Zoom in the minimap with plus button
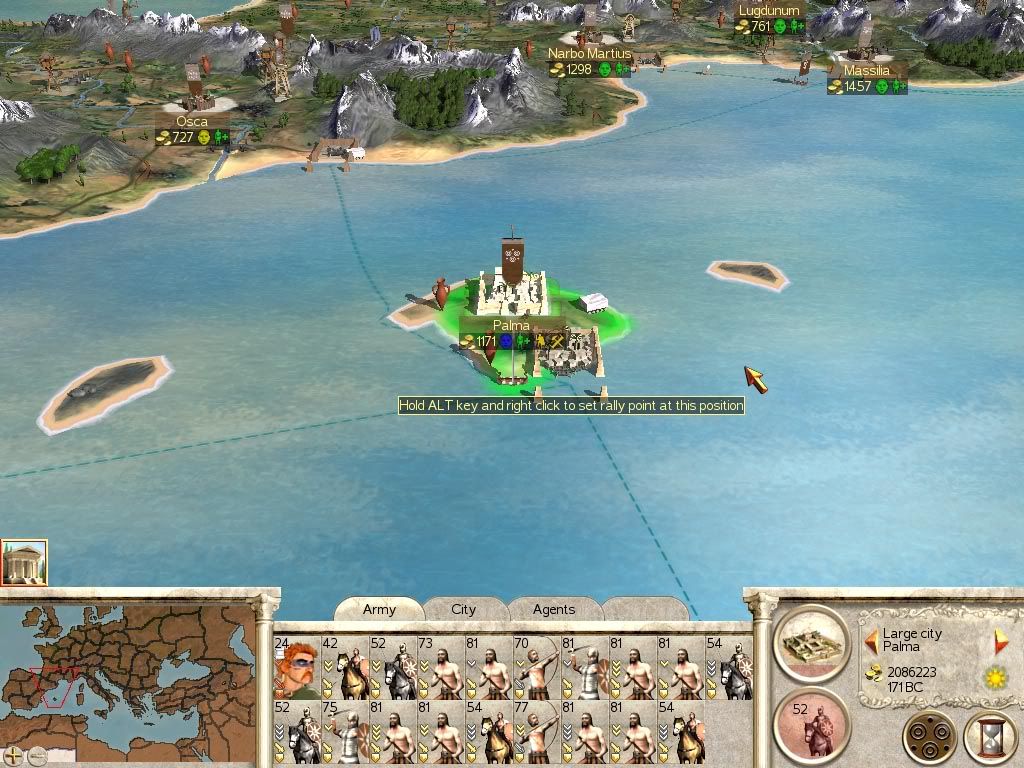 (14, 756)
